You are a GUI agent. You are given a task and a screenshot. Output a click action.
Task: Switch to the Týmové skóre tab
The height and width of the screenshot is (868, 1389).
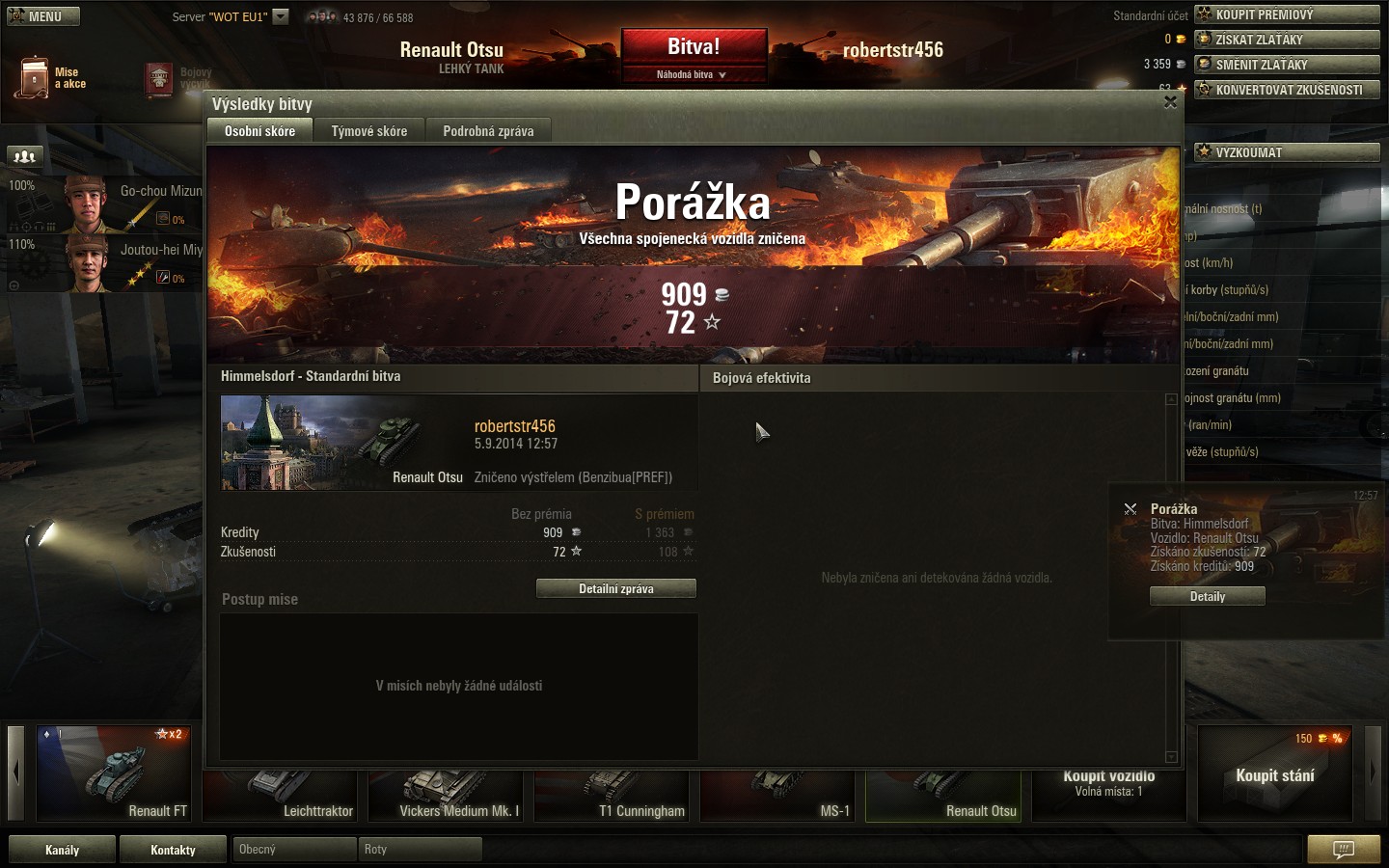coord(368,131)
